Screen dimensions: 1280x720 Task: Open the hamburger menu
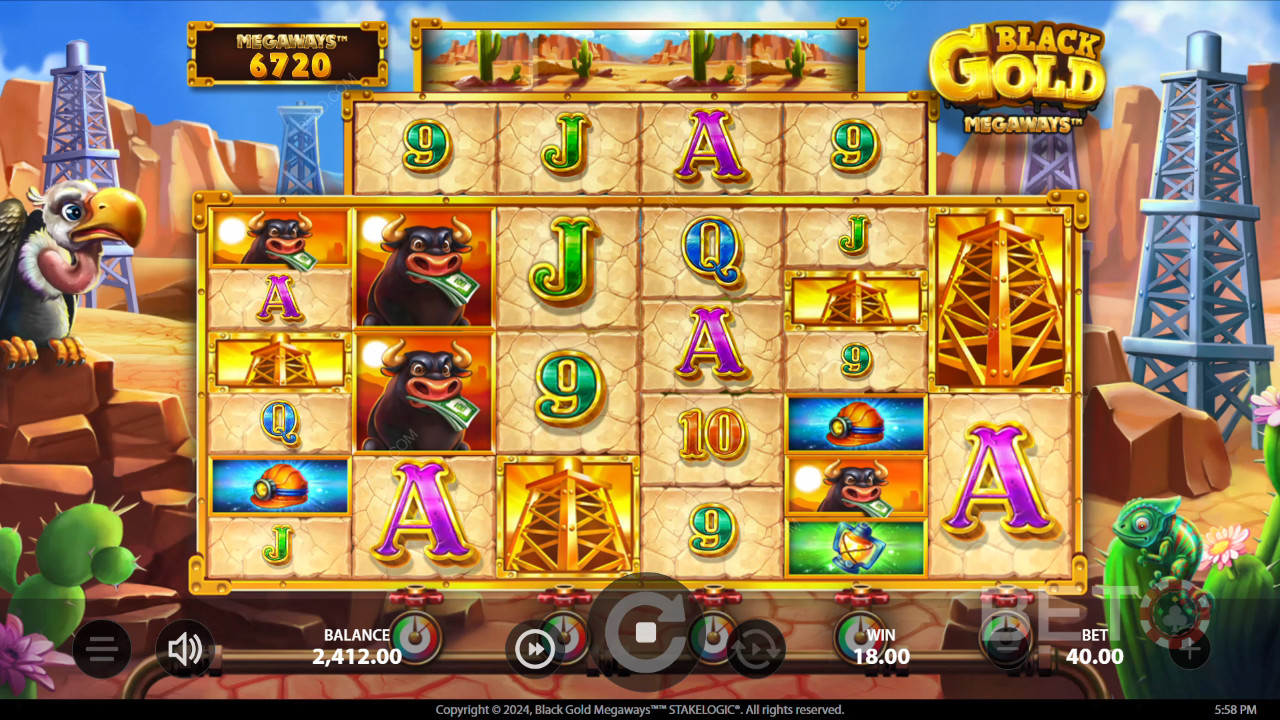[101, 649]
